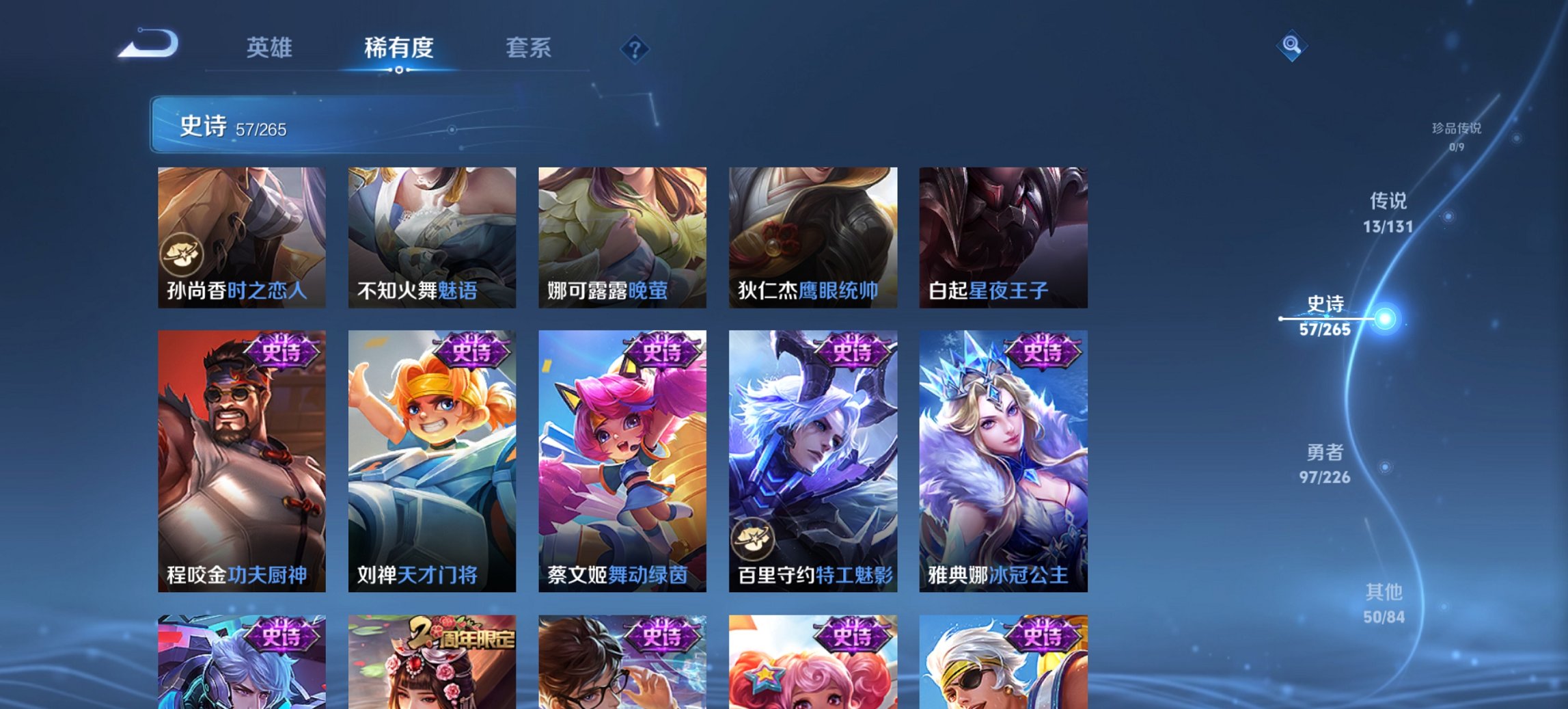Click the help question mark icon
This screenshot has width=1568, height=709.
(x=635, y=48)
